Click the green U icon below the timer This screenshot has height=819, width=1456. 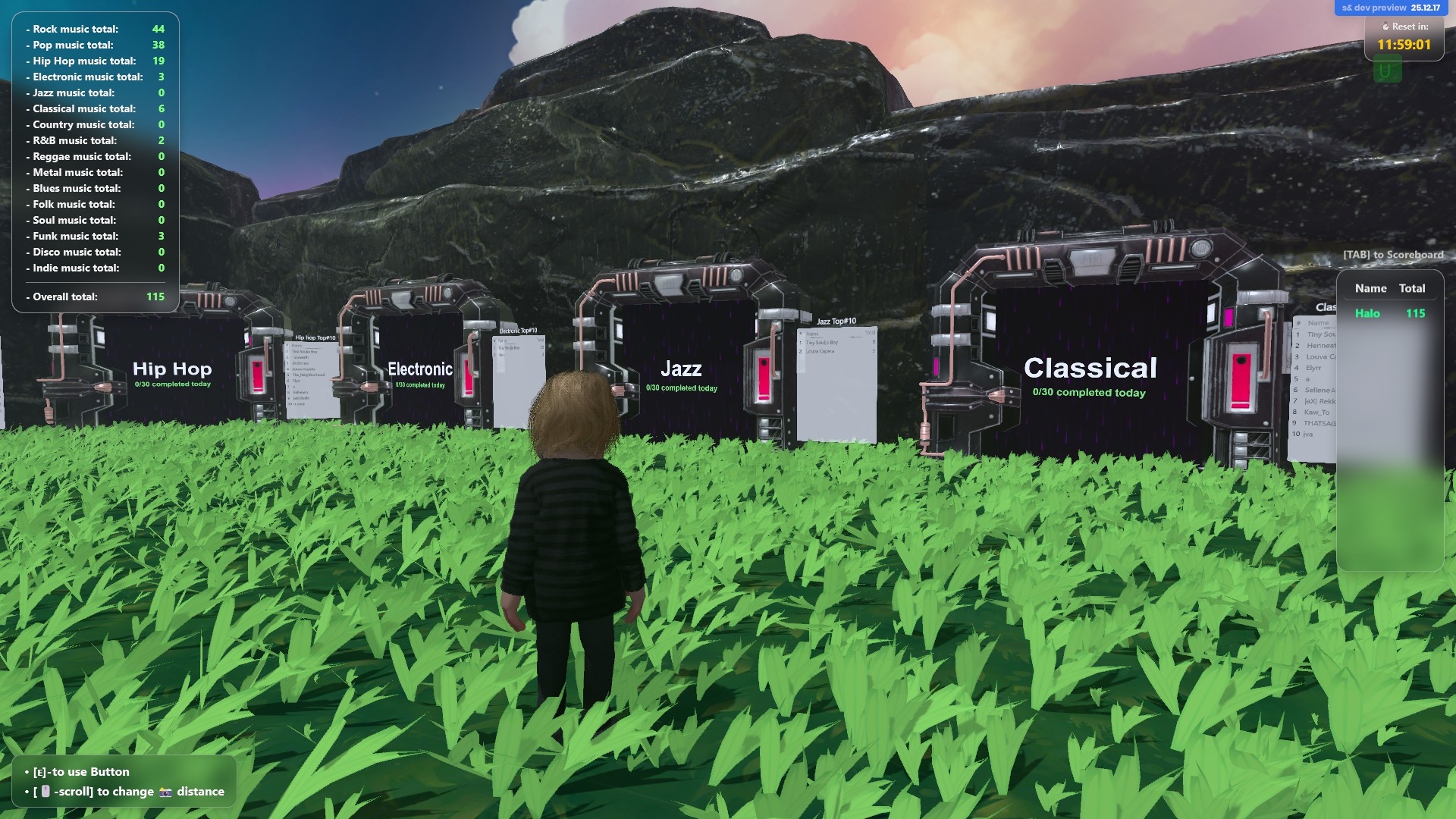[x=1385, y=71]
